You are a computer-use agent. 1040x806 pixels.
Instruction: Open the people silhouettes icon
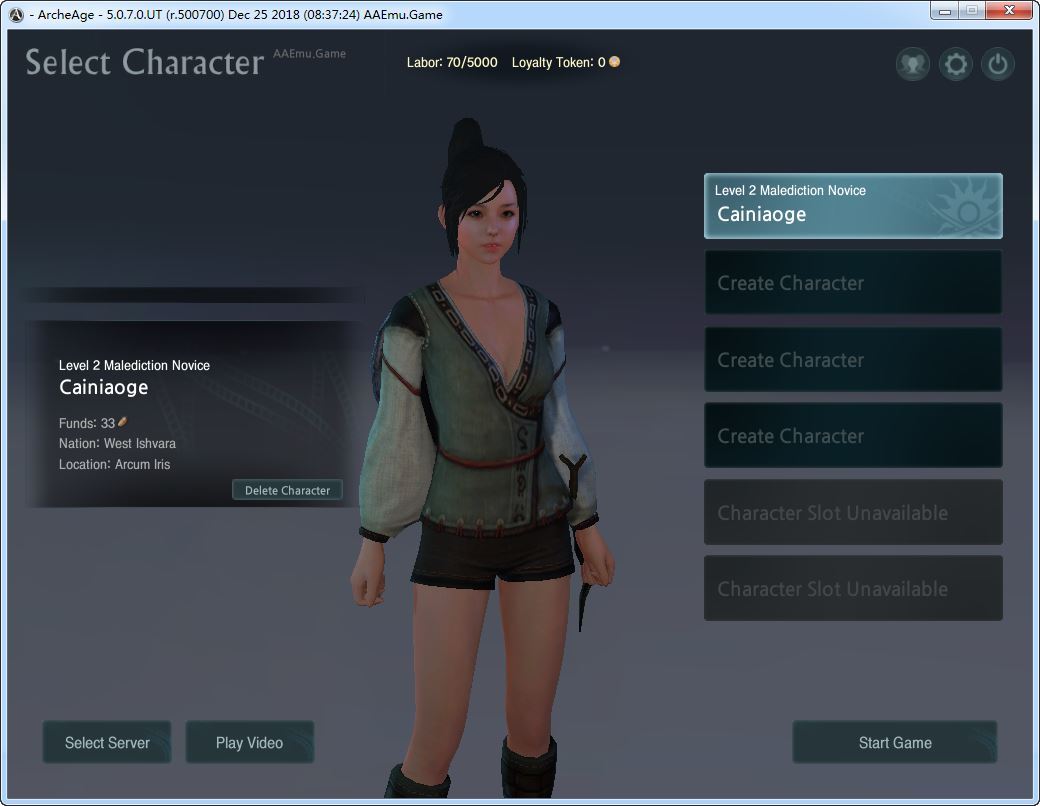pos(912,65)
